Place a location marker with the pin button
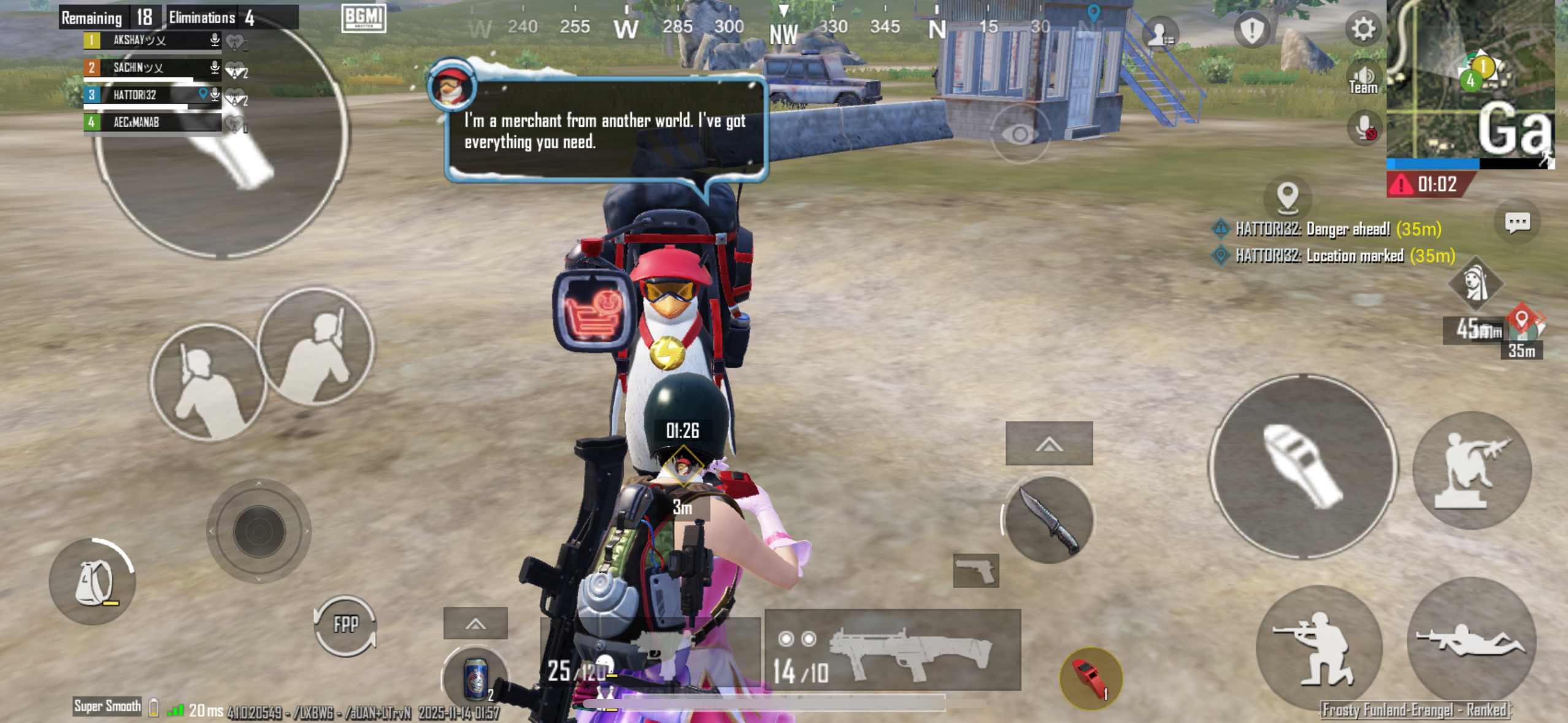 pos(1287,197)
